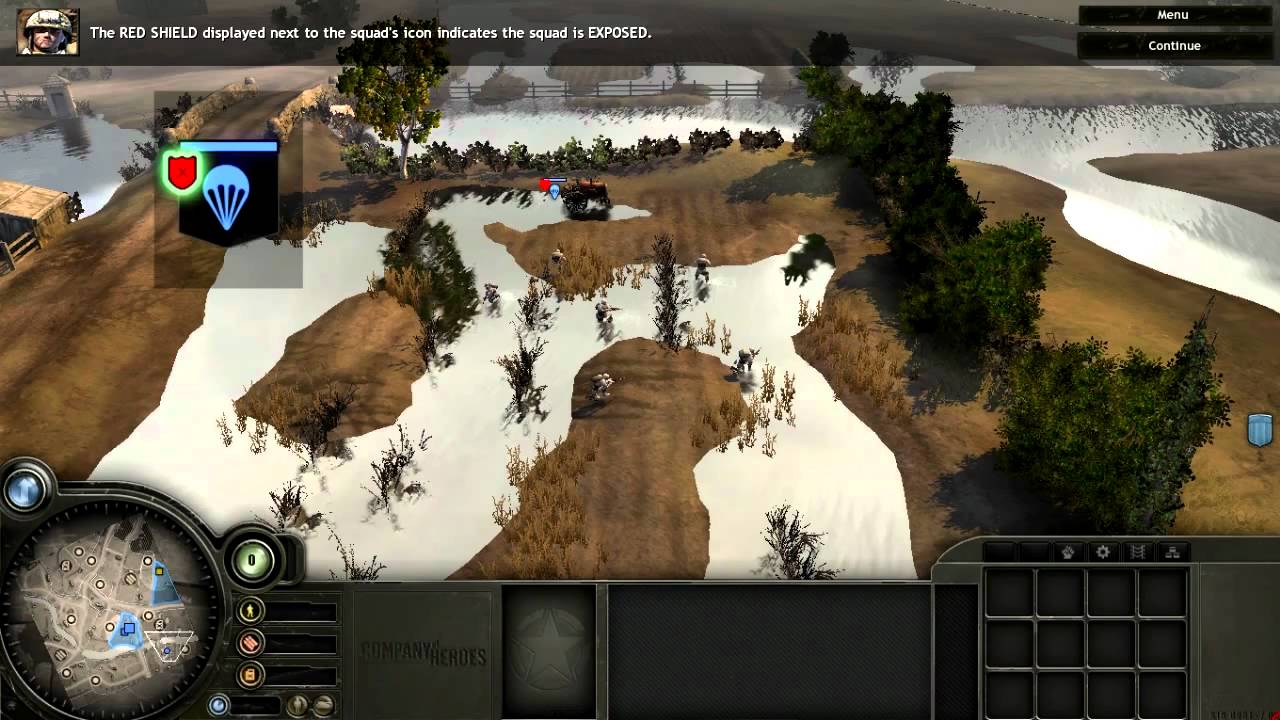Image resolution: width=1280 pixels, height=720 pixels.
Task: Open the grenade abilities tab
Action: point(1068,551)
